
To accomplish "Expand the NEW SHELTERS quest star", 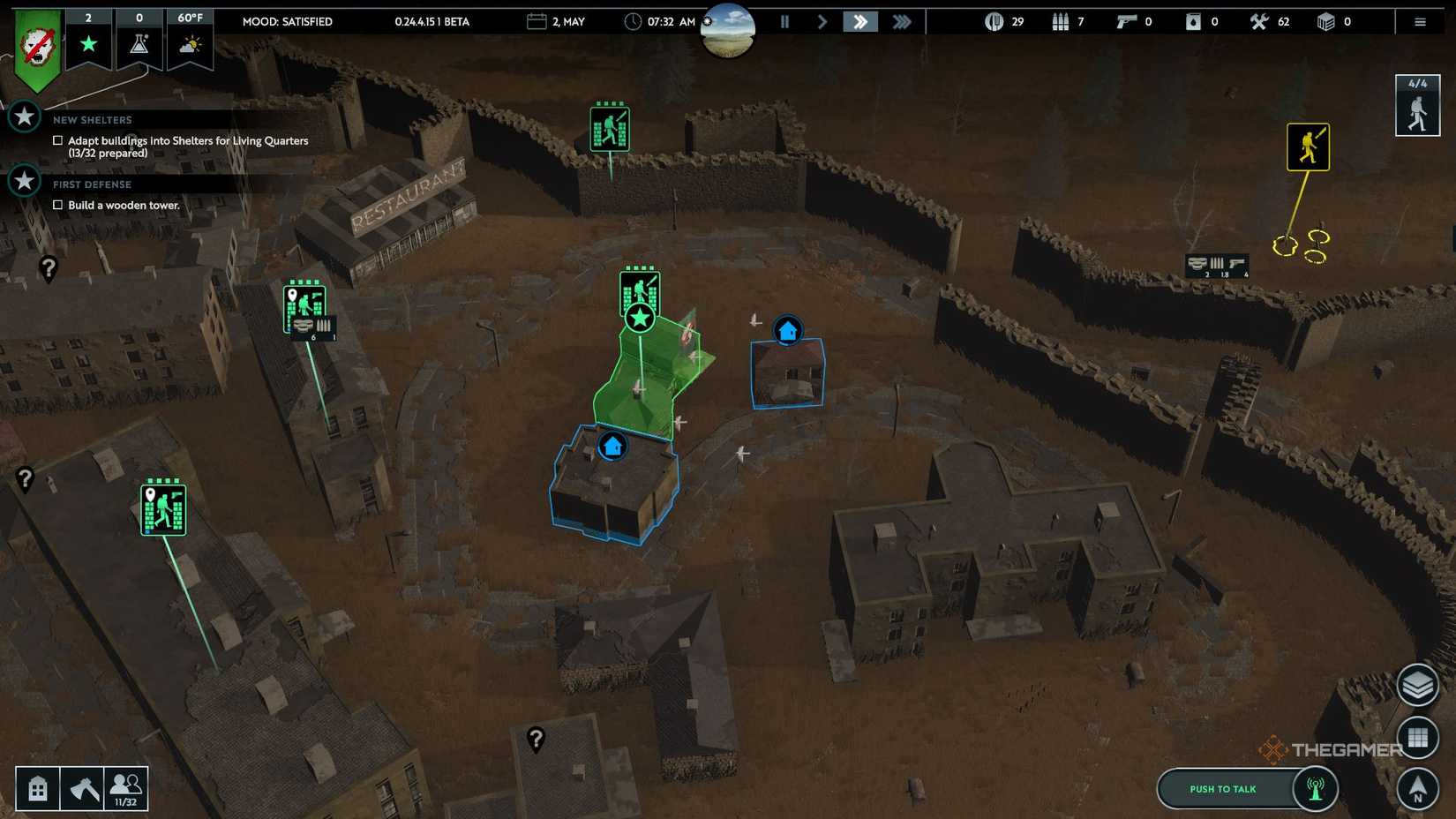I will (24, 116).
